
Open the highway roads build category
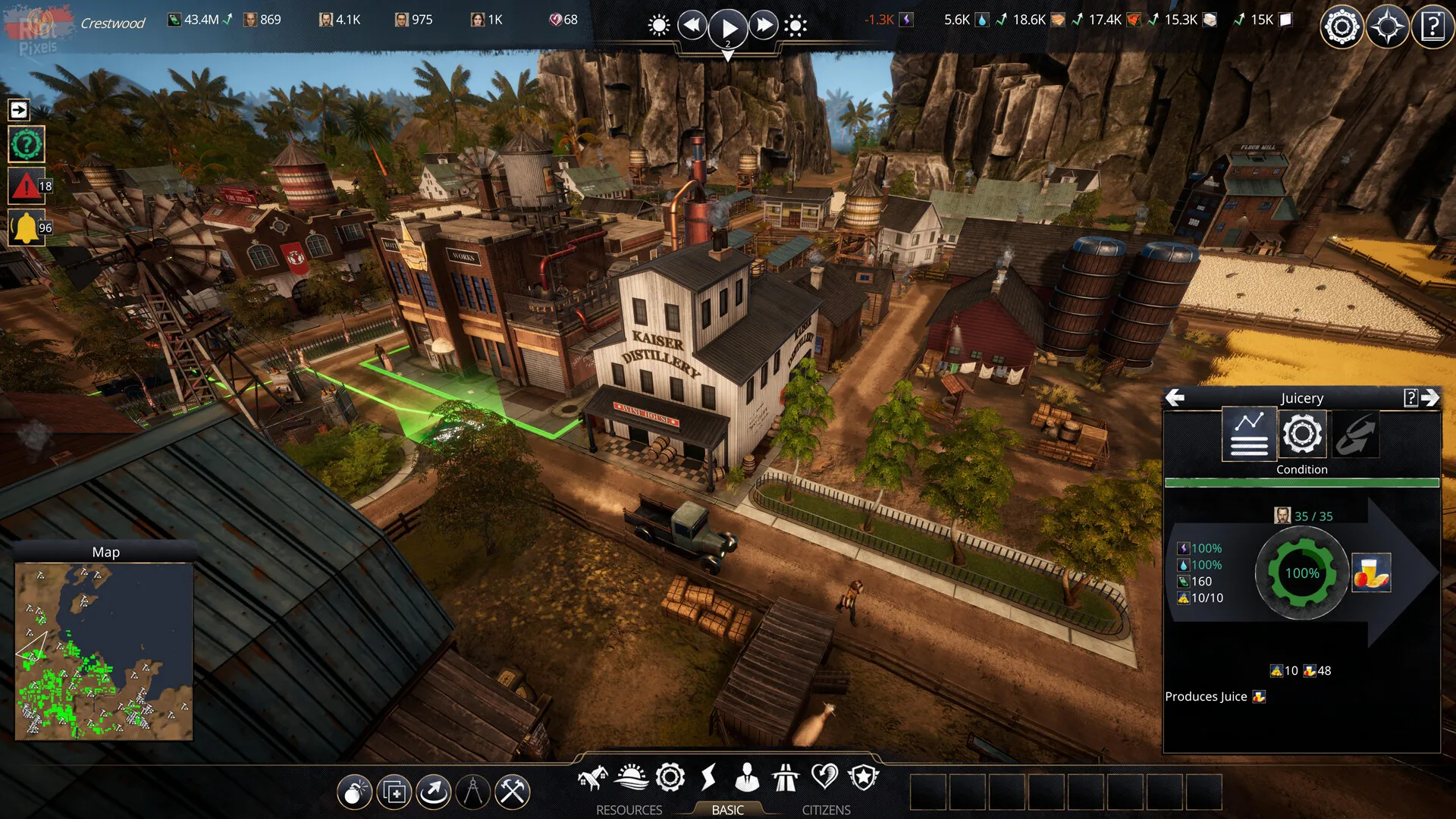[786, 777]
